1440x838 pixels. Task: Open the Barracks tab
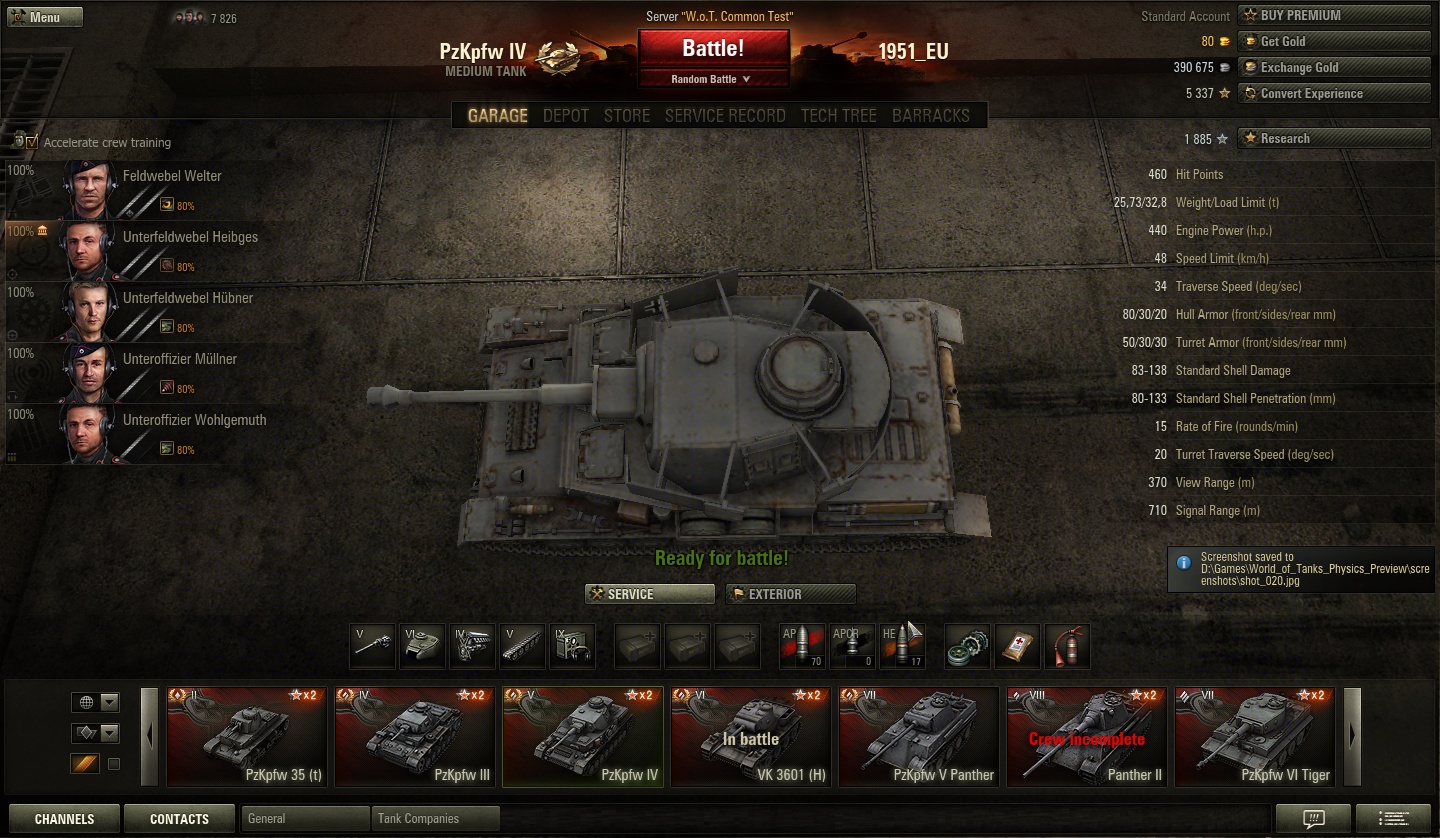[930, 115]
